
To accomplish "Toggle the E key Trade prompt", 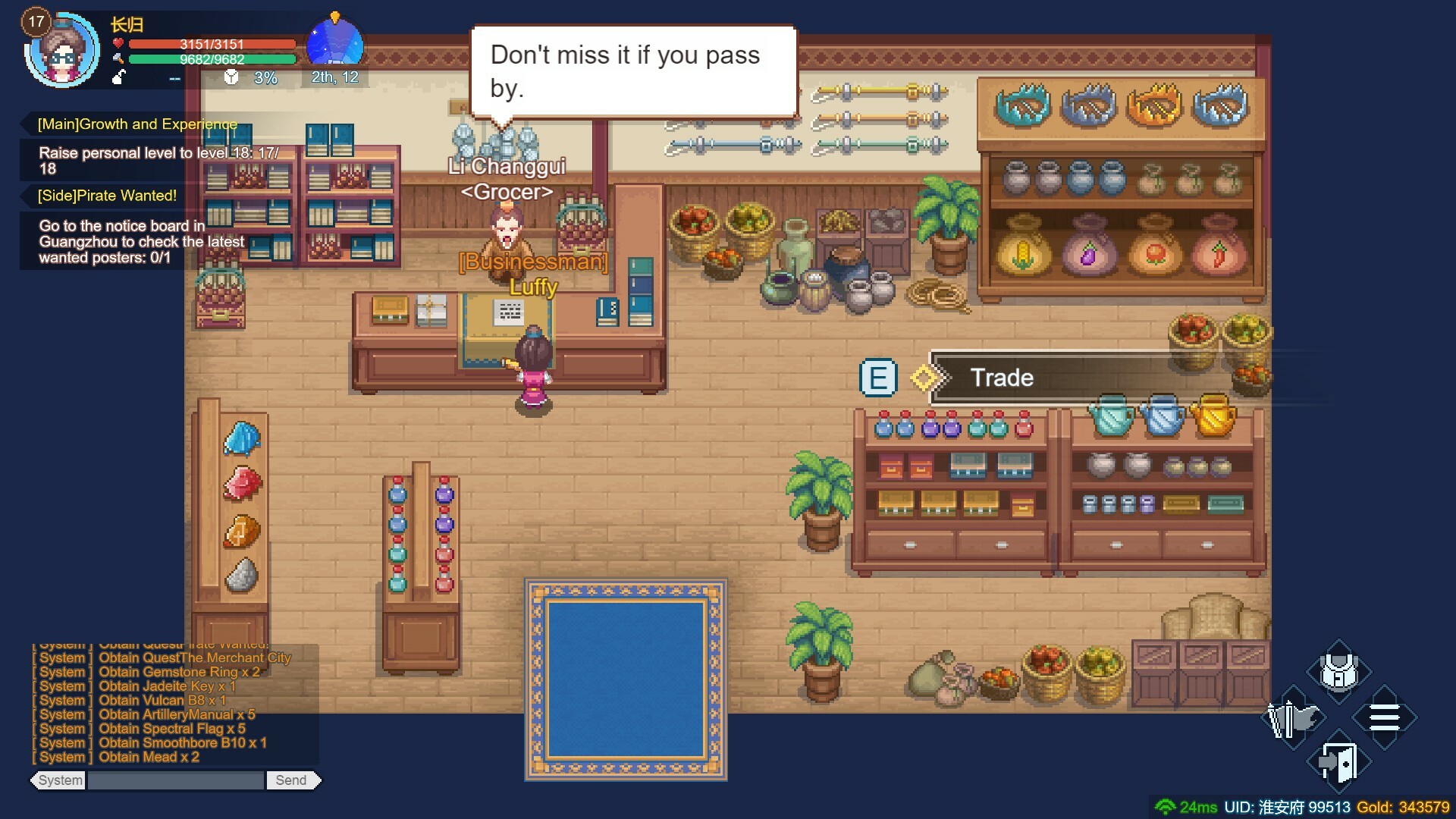I will 878,377.
